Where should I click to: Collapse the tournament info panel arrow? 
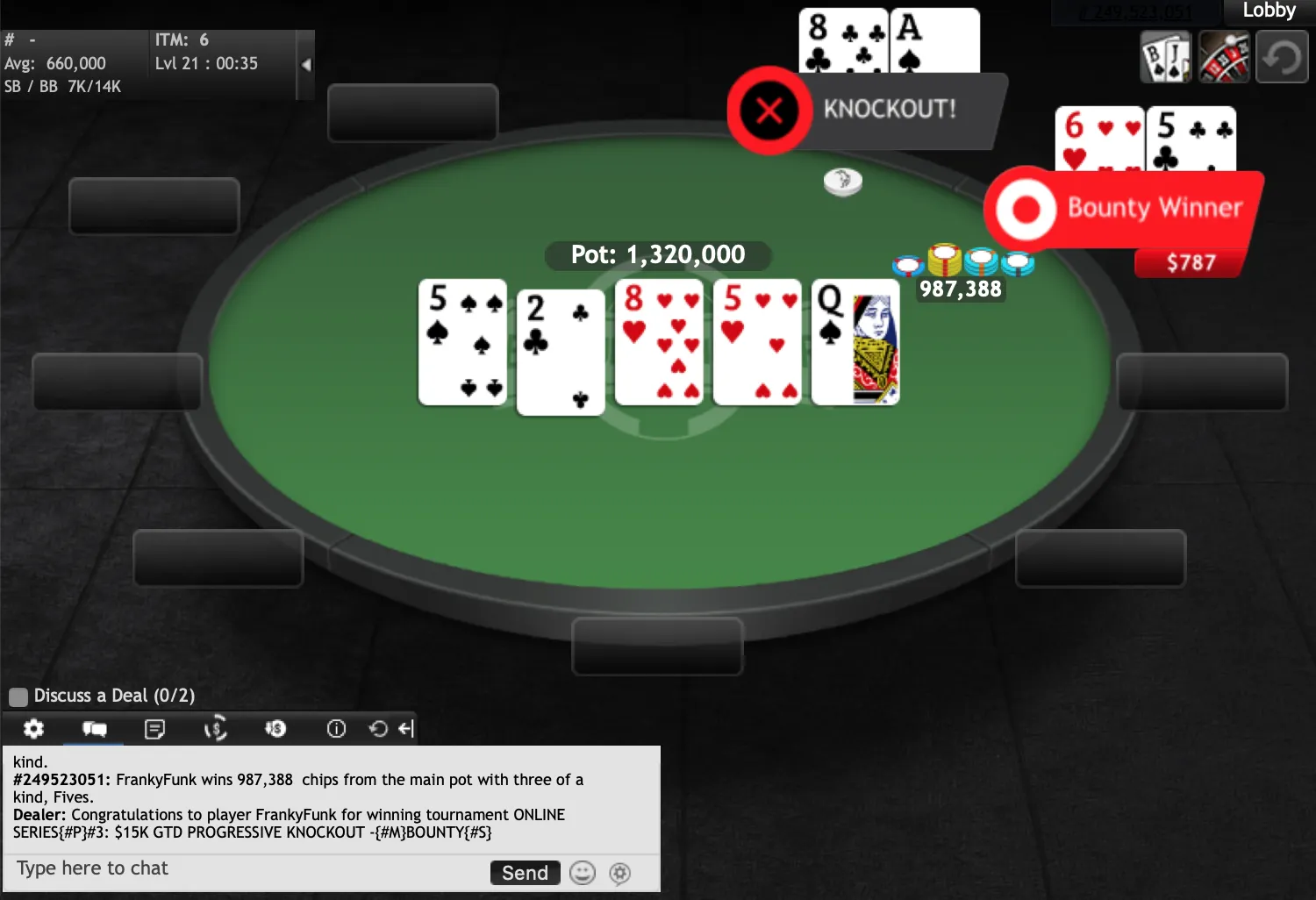pos(305,65)
